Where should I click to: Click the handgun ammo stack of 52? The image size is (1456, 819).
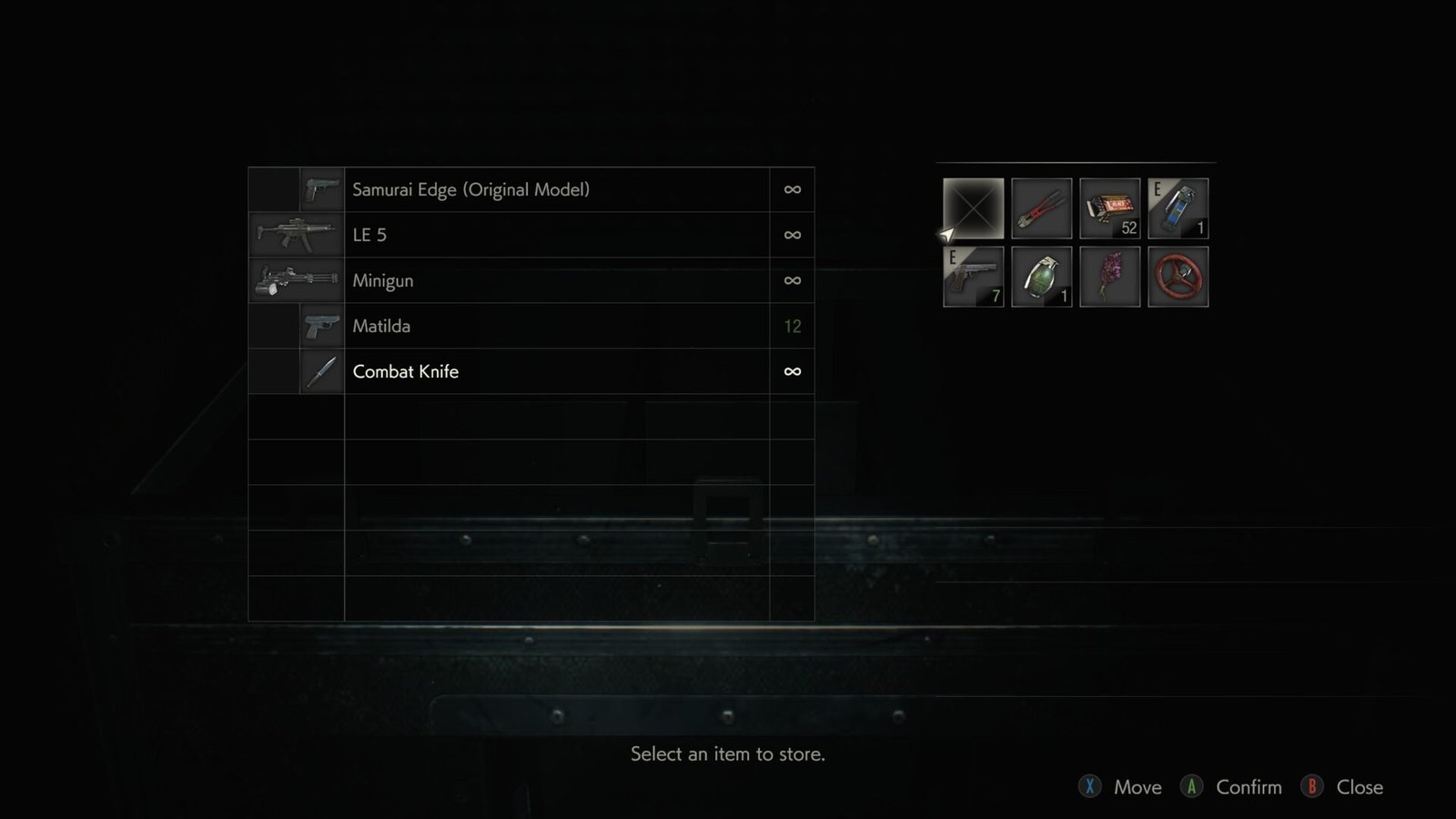(1110, 207)
